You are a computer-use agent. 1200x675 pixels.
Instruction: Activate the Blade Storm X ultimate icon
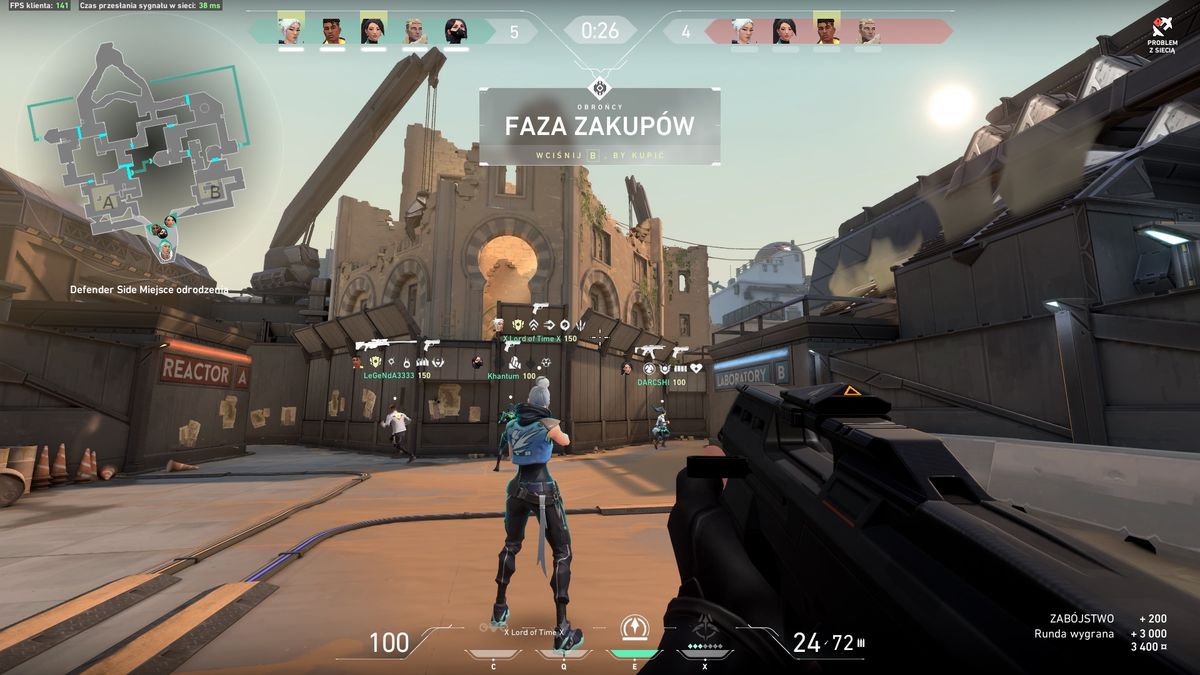click(x=705, y=630)
